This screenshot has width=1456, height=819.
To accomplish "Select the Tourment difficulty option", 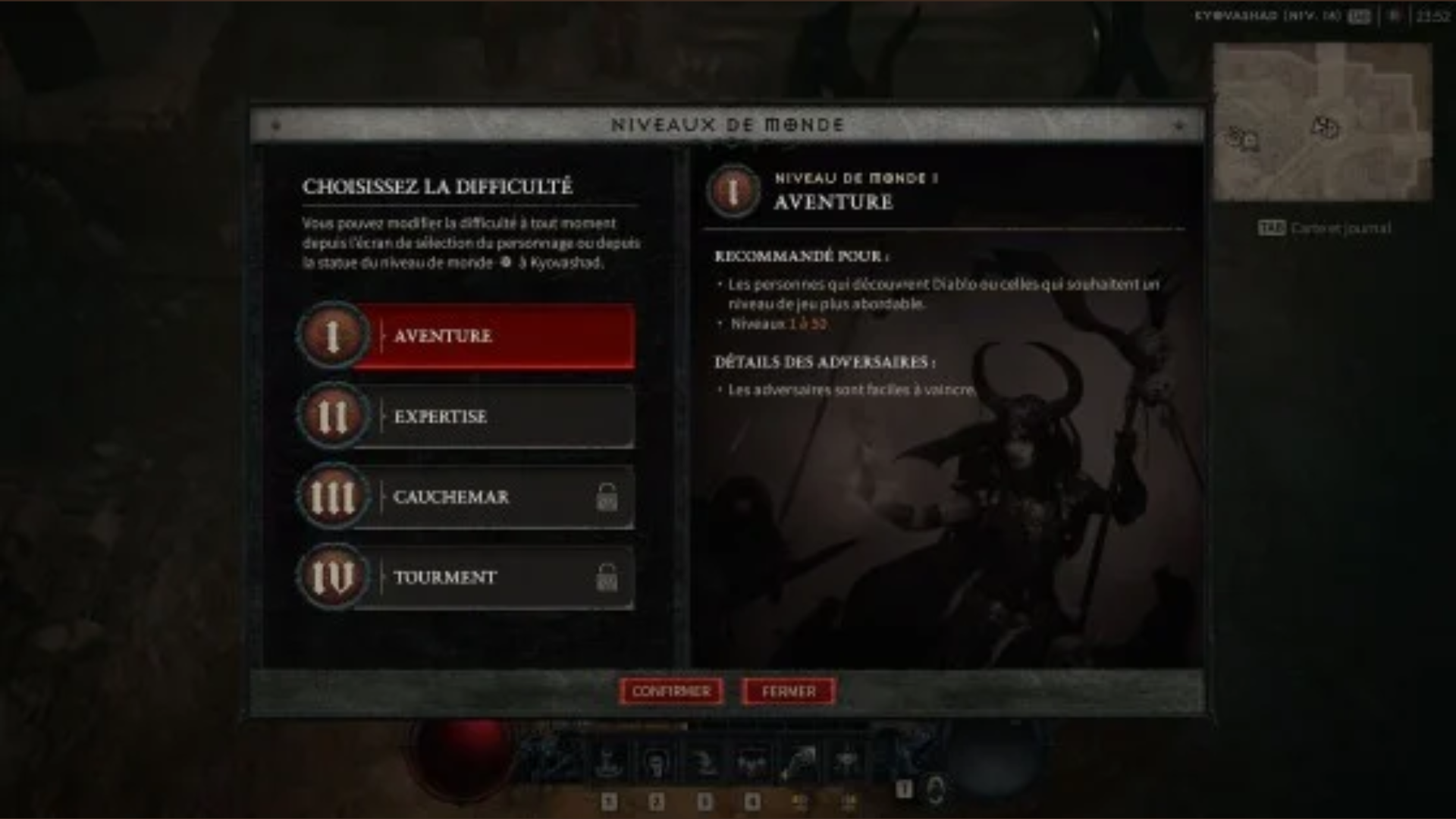I will tap(493, 578).
